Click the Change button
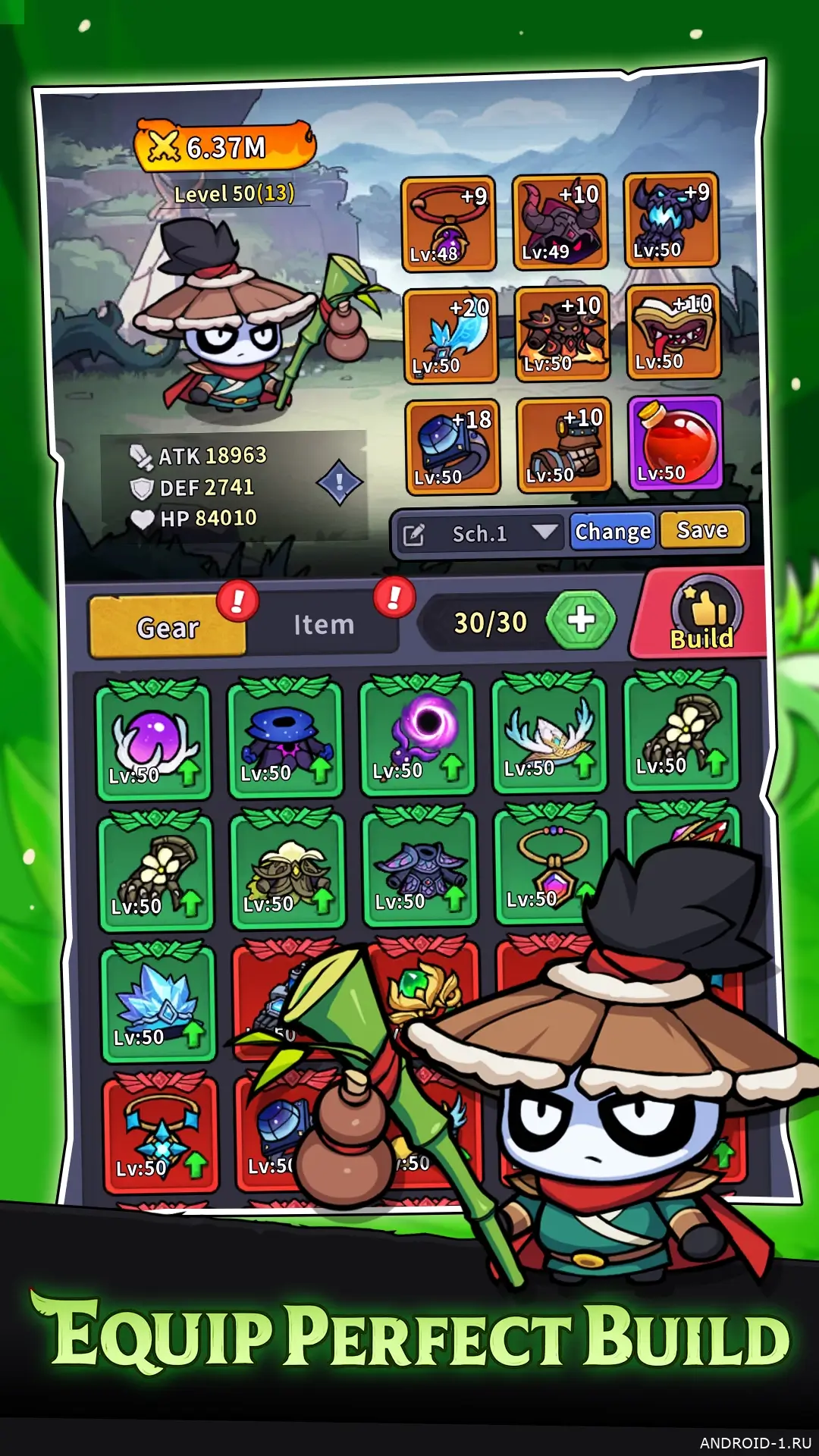Screen dimensions: 819x1456 tap(612, 532)
